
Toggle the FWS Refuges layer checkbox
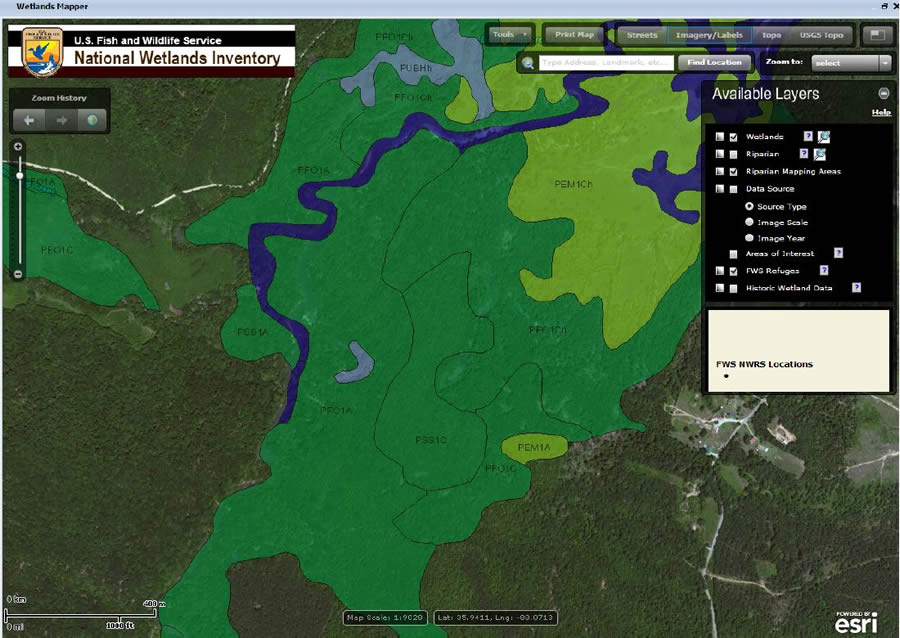[734, 271]
